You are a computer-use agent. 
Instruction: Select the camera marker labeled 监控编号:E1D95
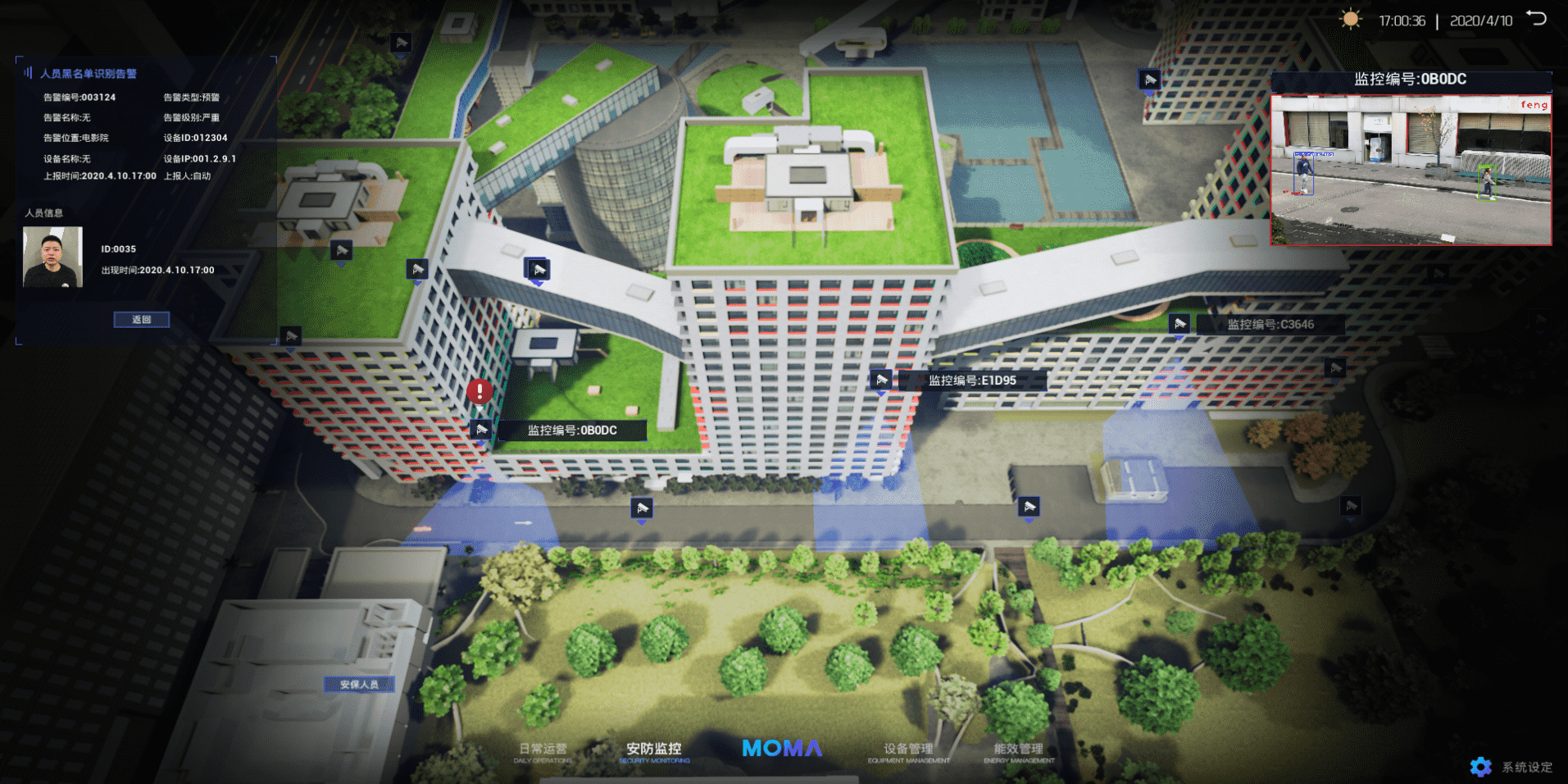[881, 380]
